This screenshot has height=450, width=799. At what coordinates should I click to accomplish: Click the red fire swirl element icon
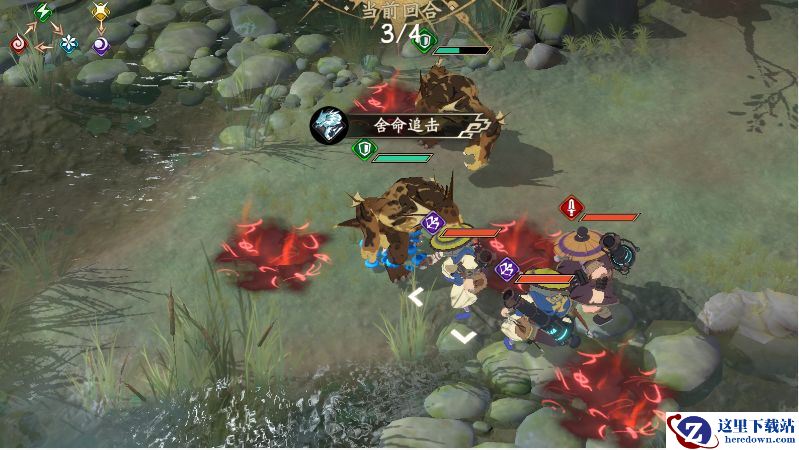coord(18,44)
